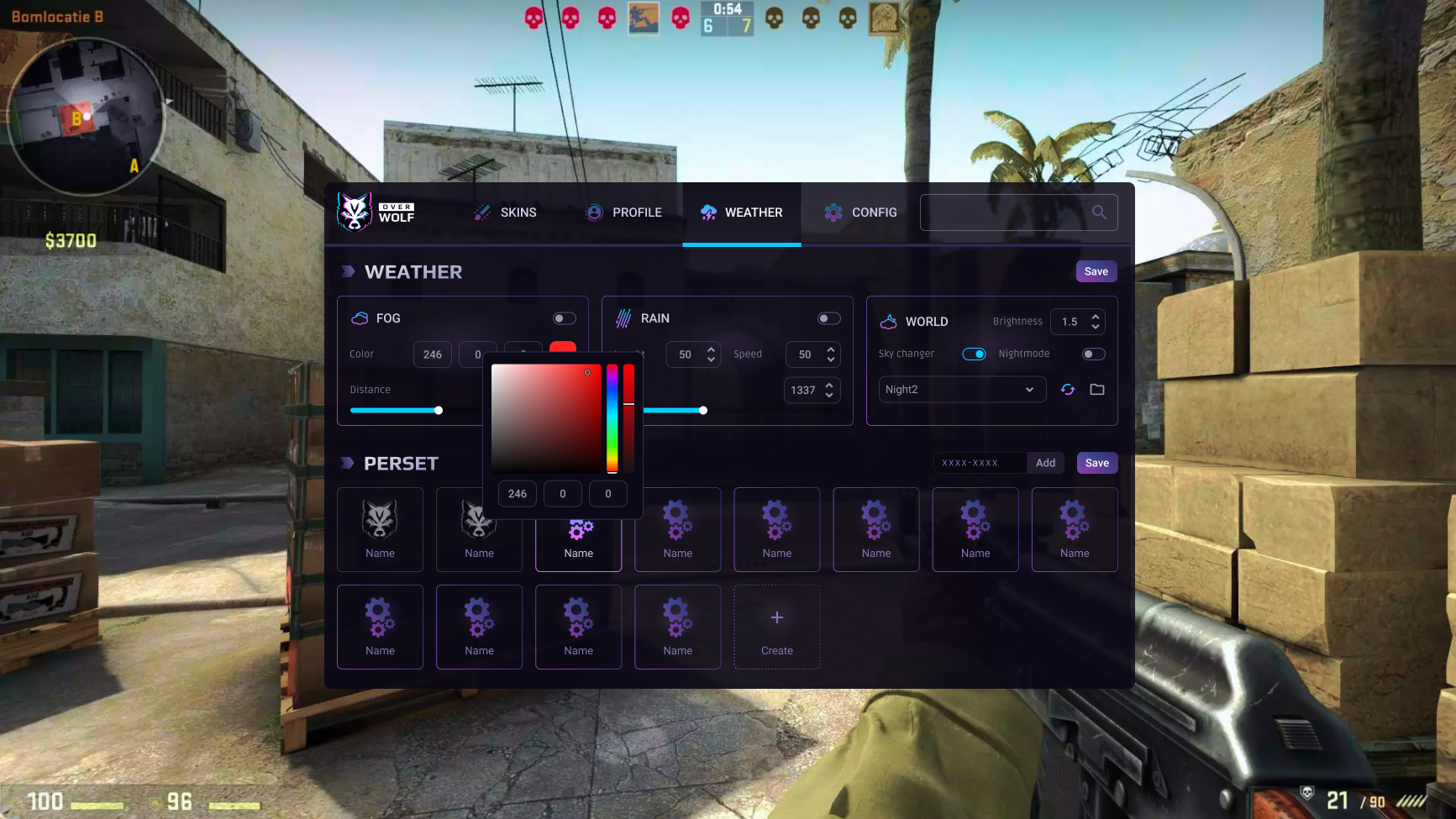The width and height of the screenshot is (1456, 819).
Task: Increase the World Brightness stepper
Action: 1096,317
